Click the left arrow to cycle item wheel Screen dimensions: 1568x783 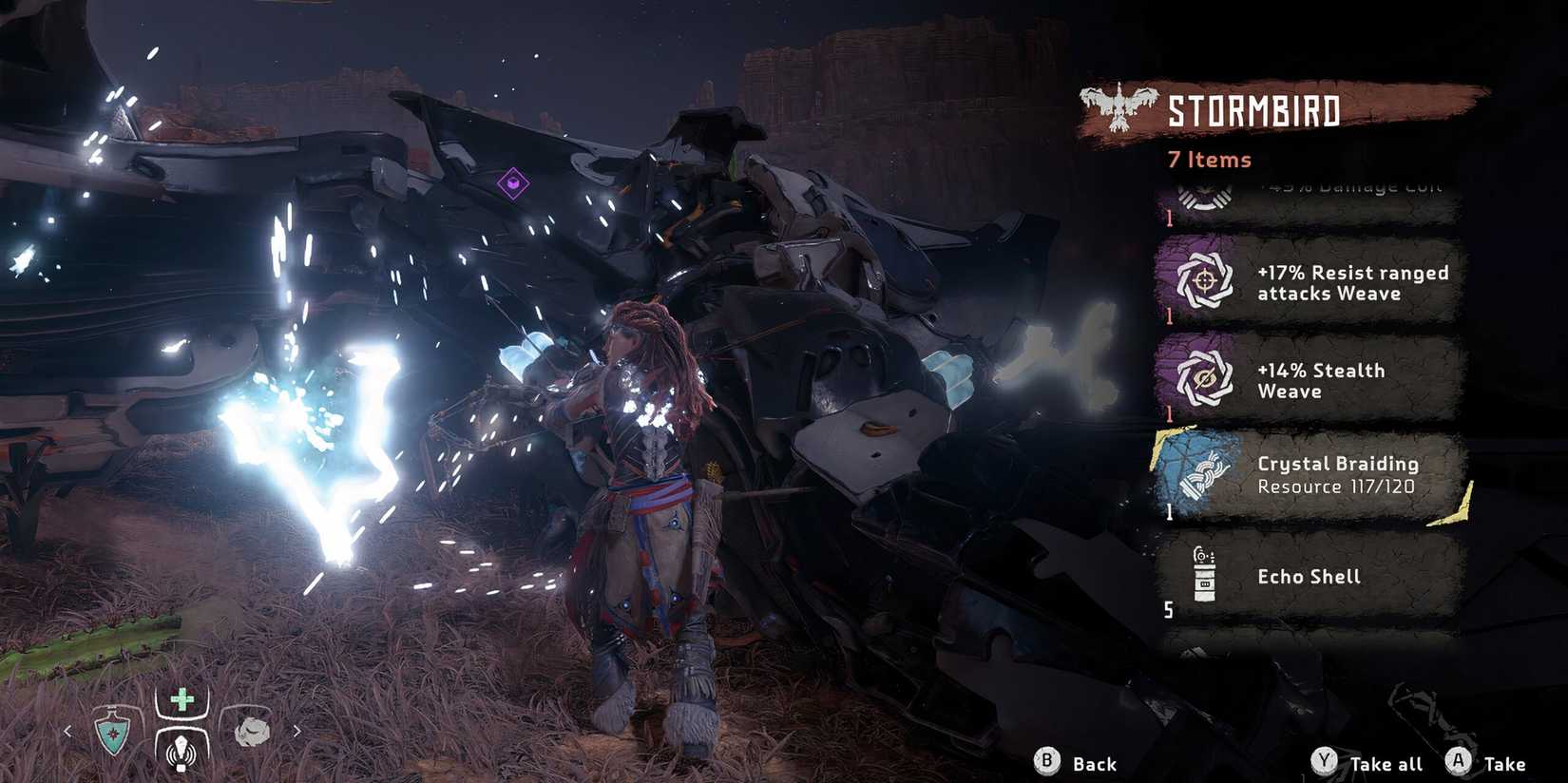[70, 732]
